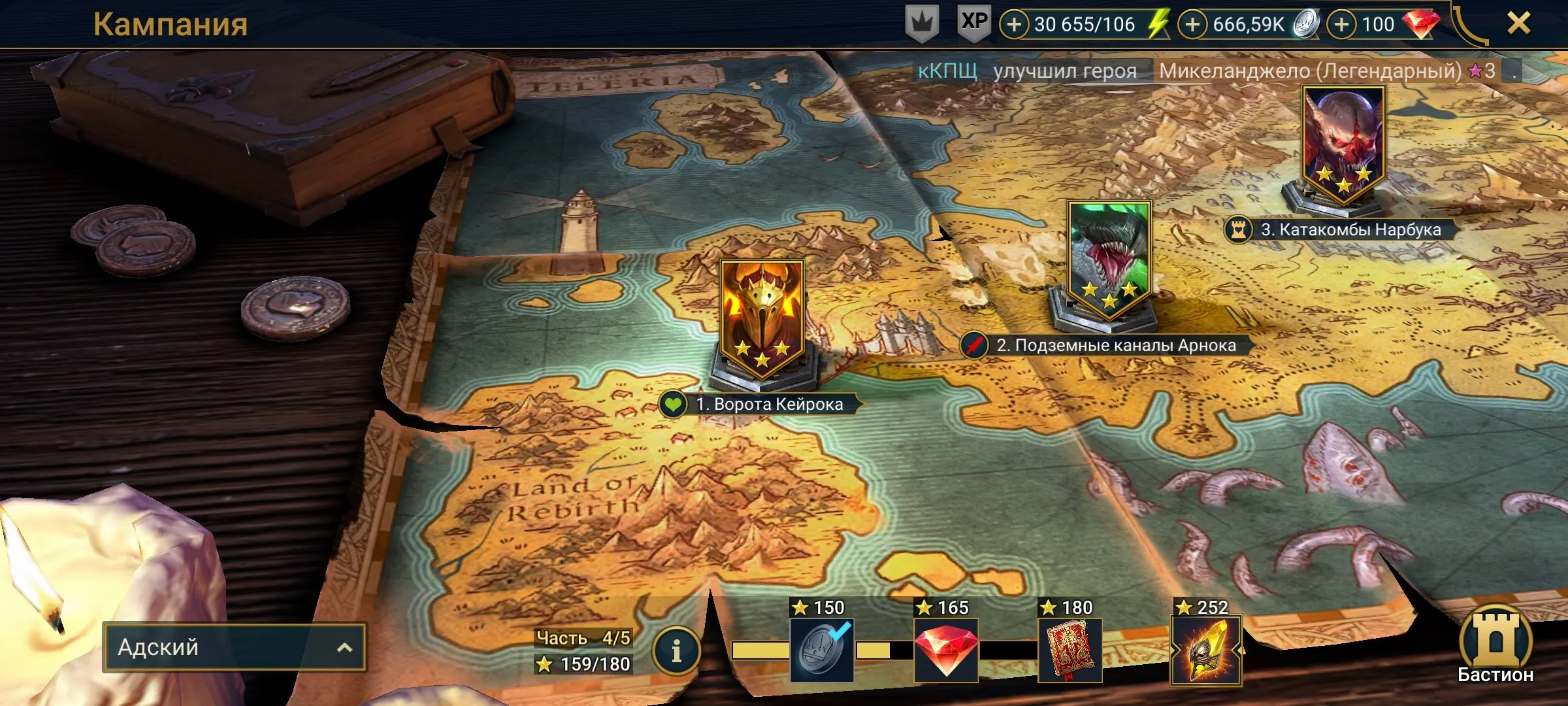Select stage 2 Подземные каналы Арнока
This screenshot has height=706, width=1568.
(x=1109, y=261)
